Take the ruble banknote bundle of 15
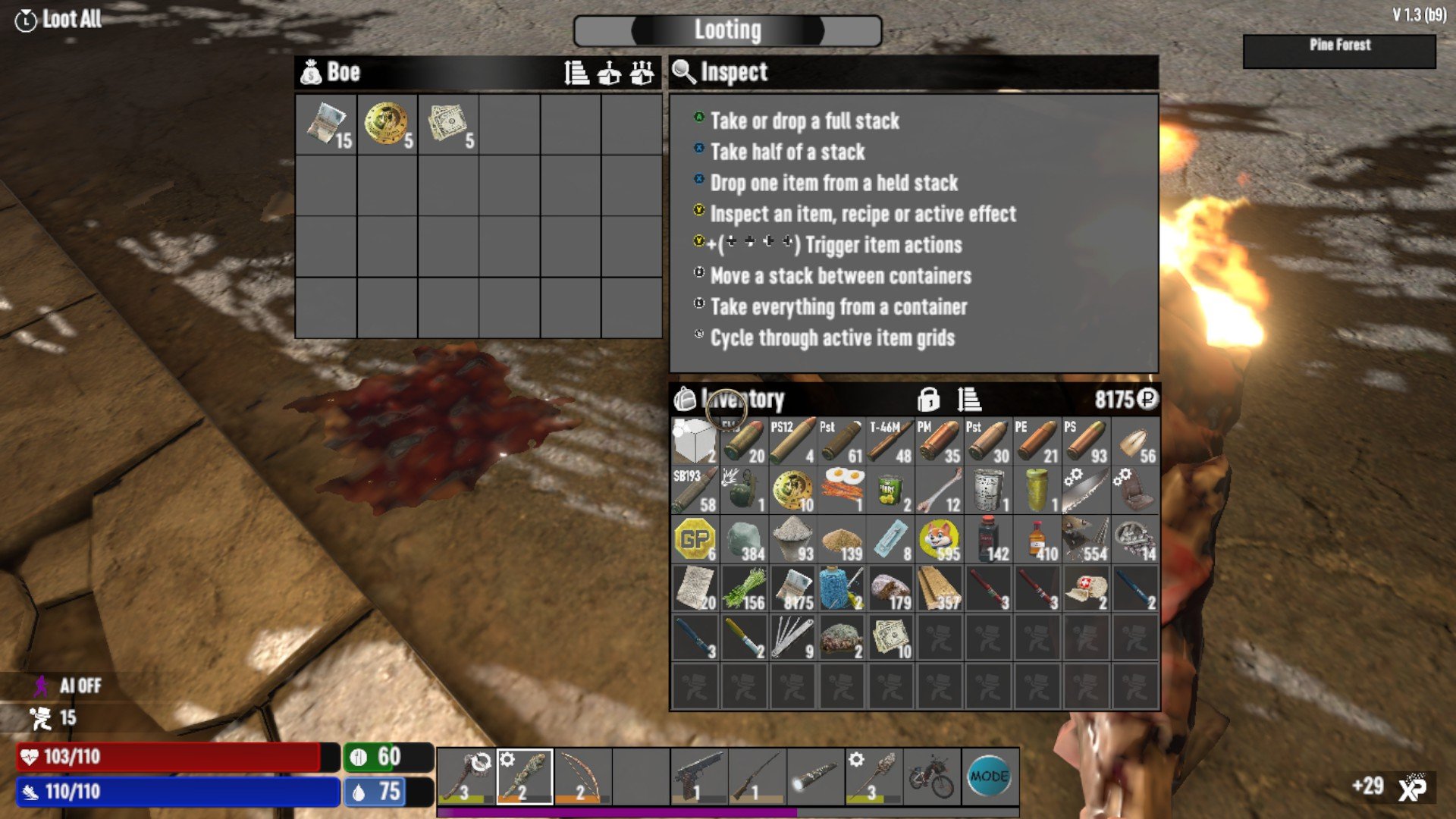 [326, 124]
